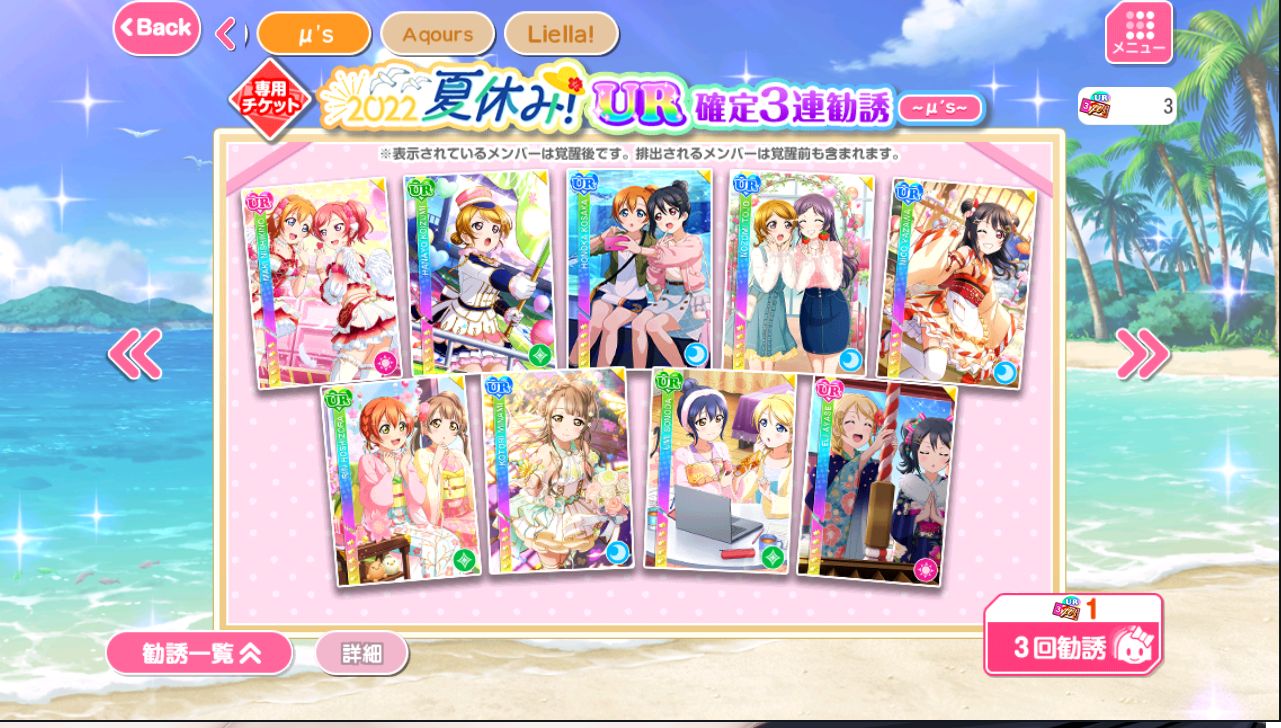Open the pink yukata duo UR card
The image size is (1281, 728).
[400, 480]
